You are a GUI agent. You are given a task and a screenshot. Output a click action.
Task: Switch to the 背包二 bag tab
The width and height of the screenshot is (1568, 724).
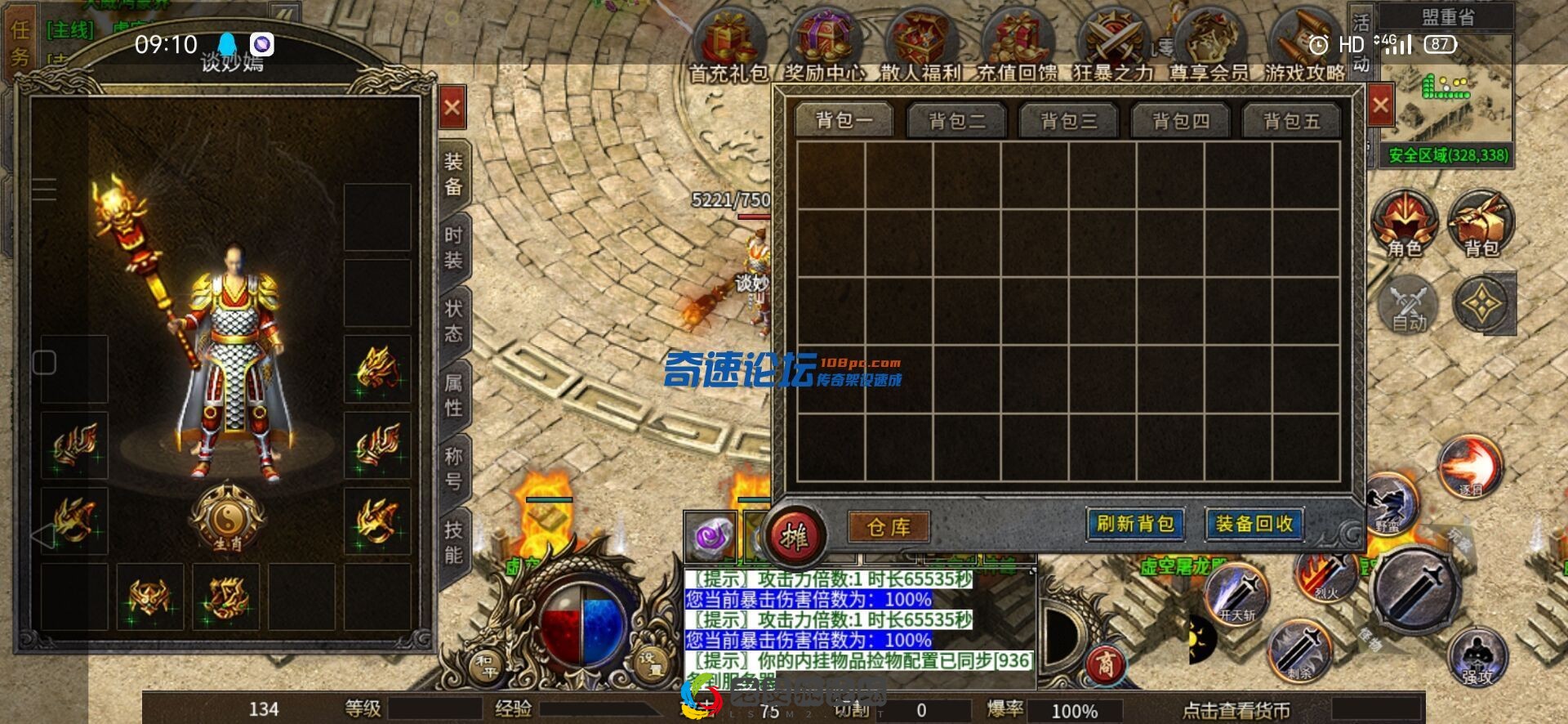(956, 122)
